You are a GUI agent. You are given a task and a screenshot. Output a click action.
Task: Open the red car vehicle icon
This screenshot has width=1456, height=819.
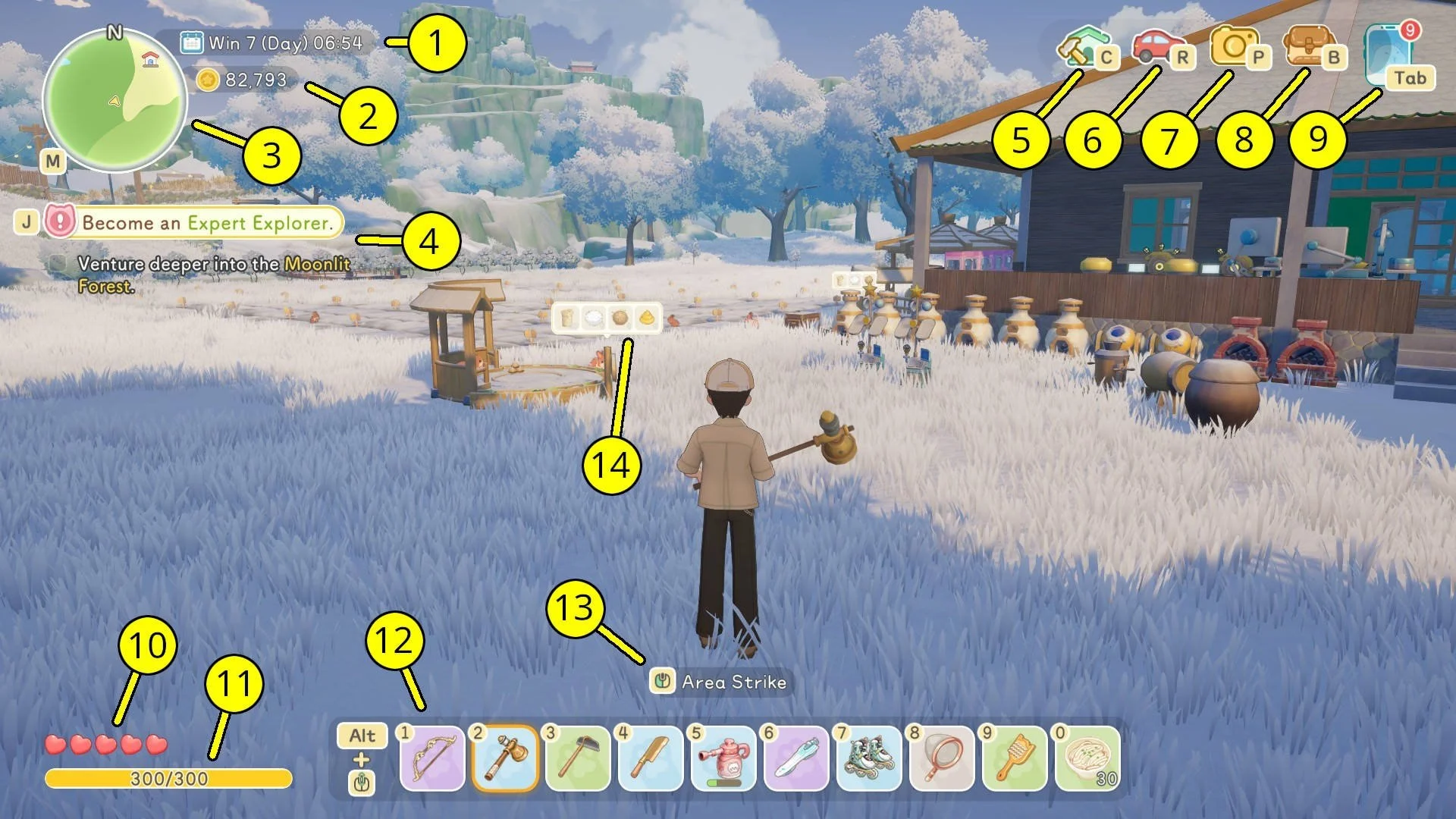tap(1155, 45)
